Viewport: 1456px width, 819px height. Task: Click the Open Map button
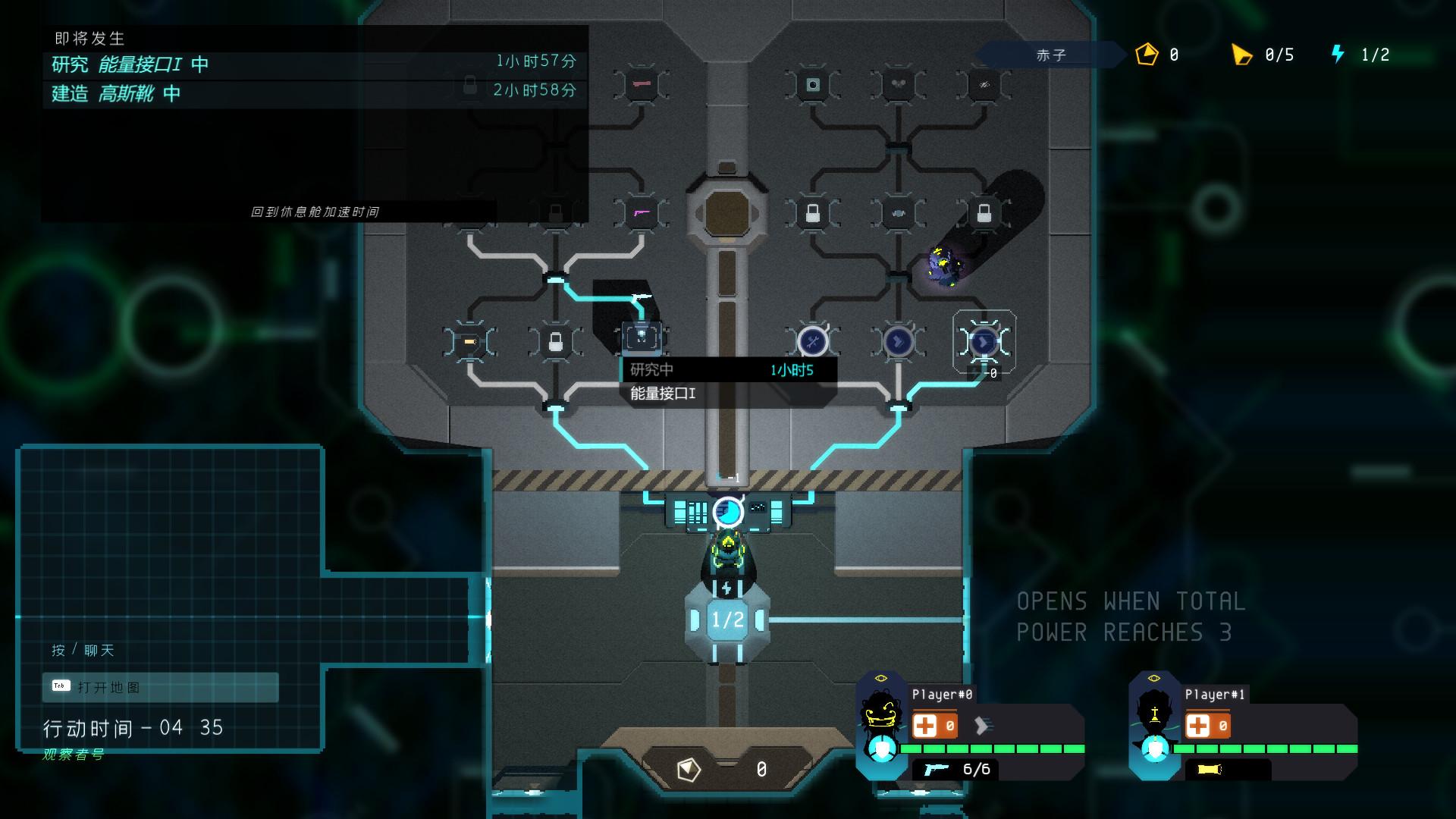tap(161, 687)
